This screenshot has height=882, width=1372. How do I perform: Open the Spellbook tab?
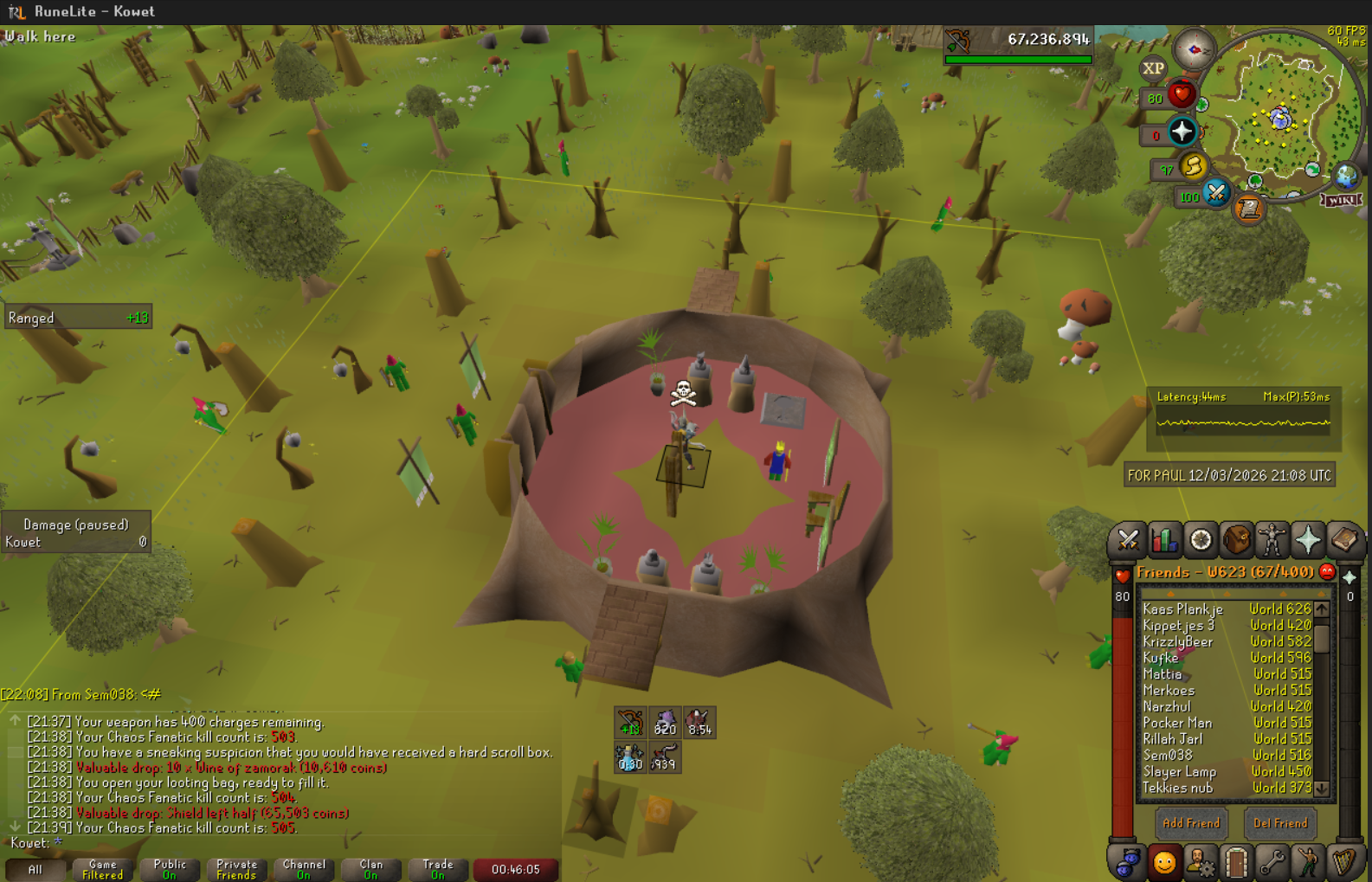(1344, 540)
